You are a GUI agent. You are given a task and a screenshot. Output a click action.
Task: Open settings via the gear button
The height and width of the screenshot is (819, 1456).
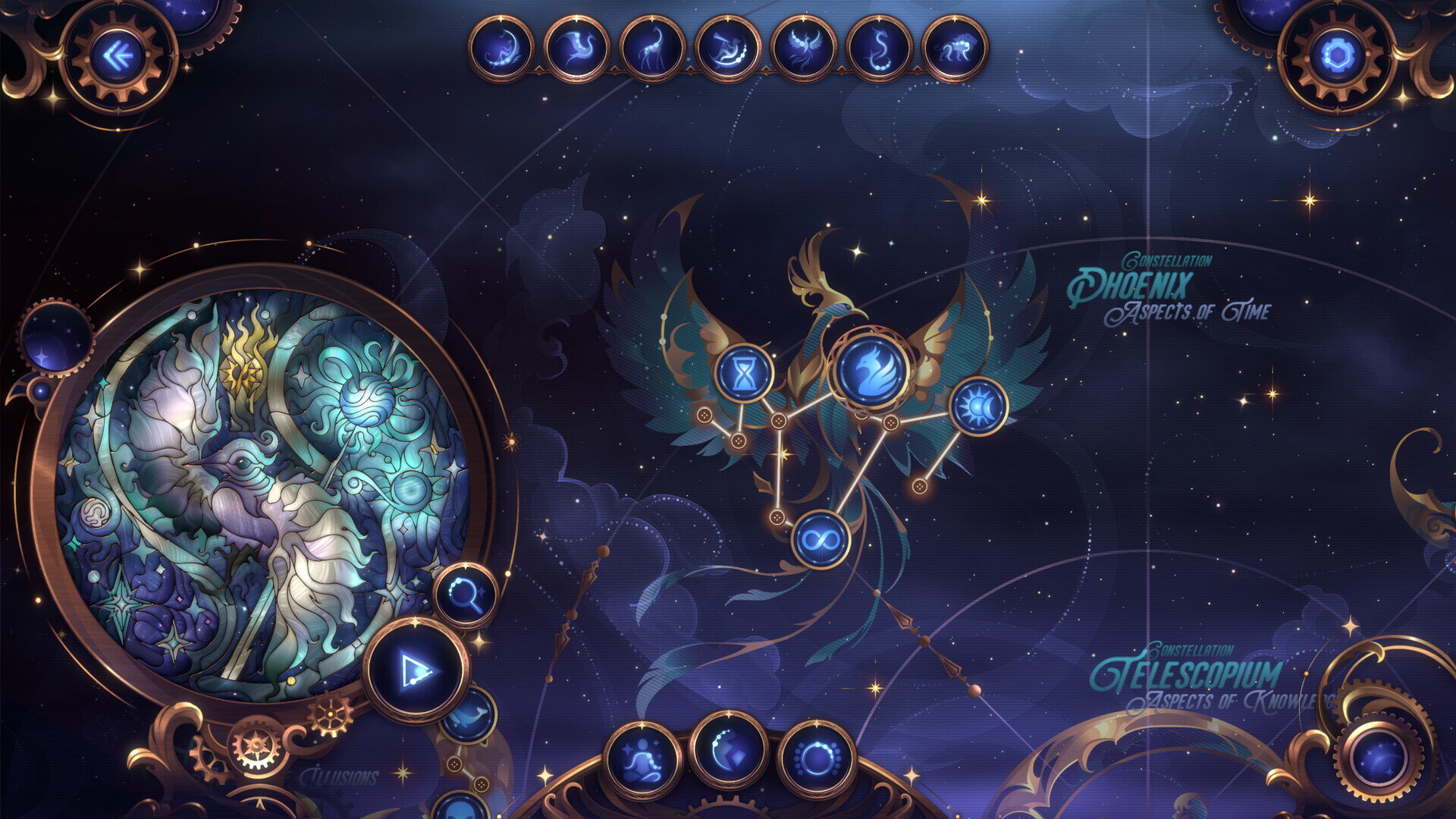click(1336, 56)
